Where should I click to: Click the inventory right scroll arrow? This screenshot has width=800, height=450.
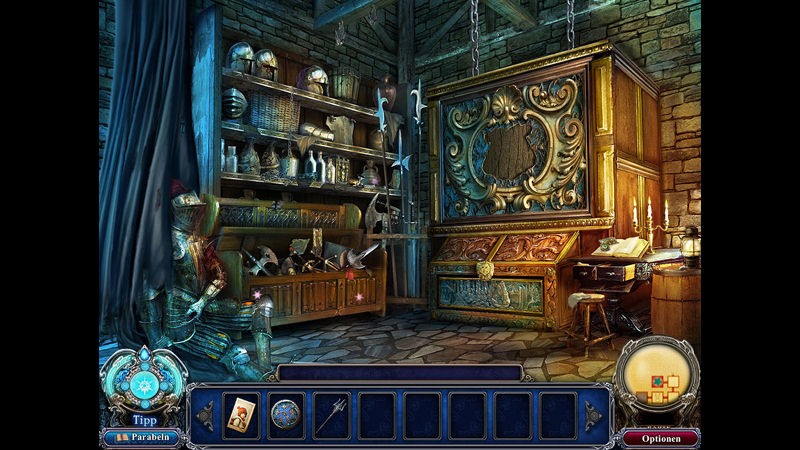point(593,414)
